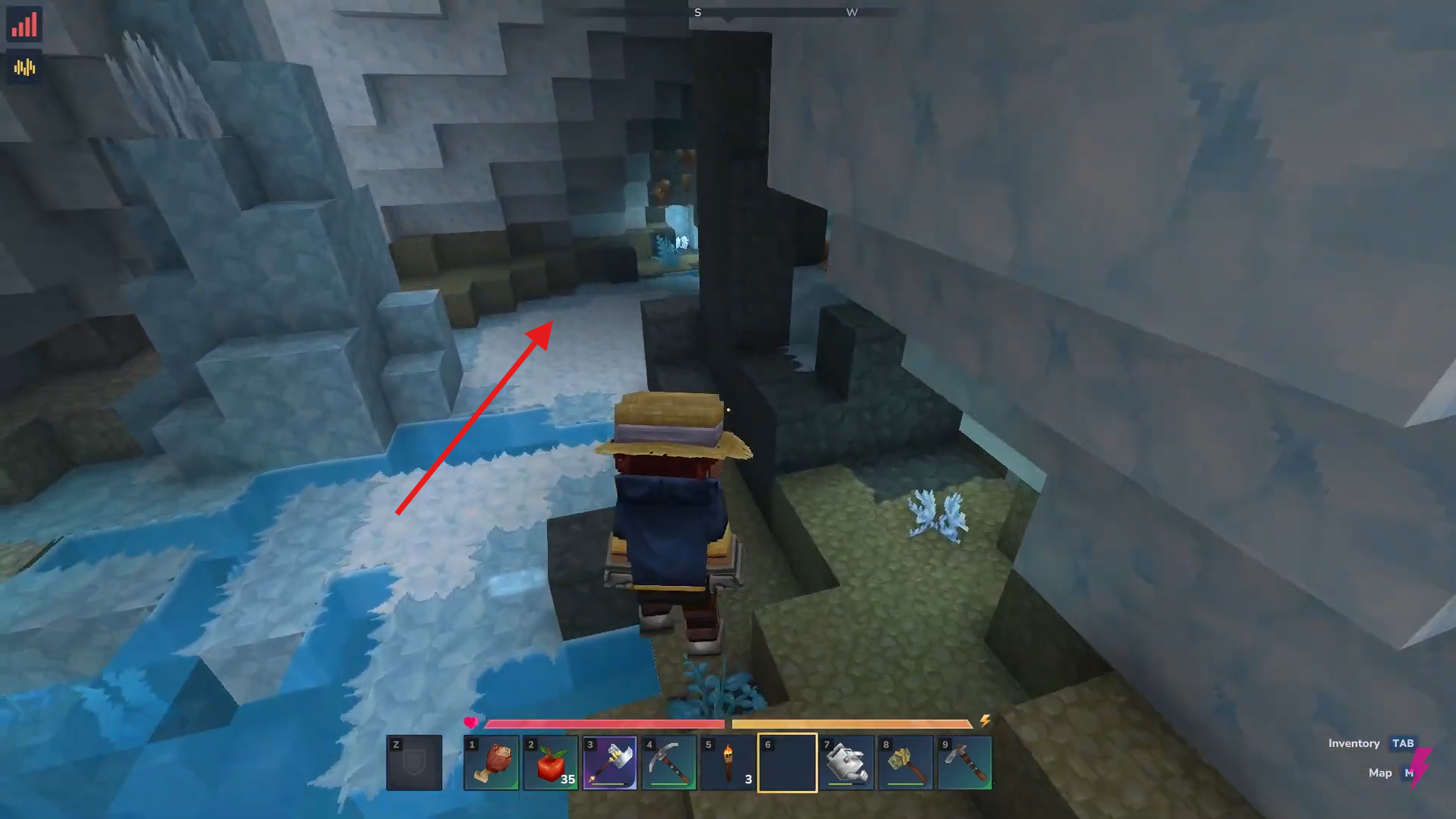Image resolution: width=1456 pixels, height=819 pixels.
Task: Click the lightning icon beside the stamina bar
Action: coord(986,722)
